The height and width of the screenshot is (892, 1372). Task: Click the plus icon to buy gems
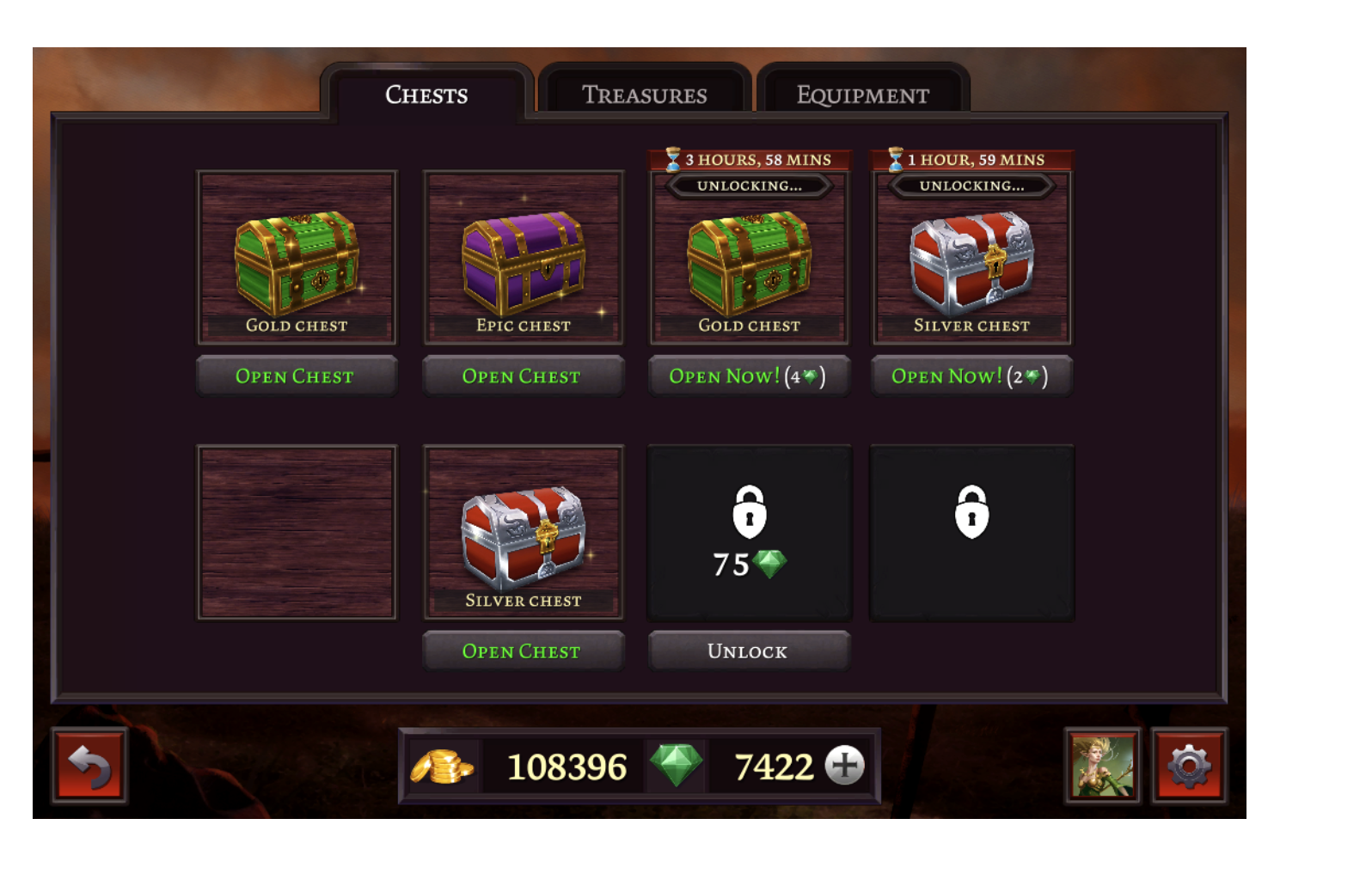point(843,765)
